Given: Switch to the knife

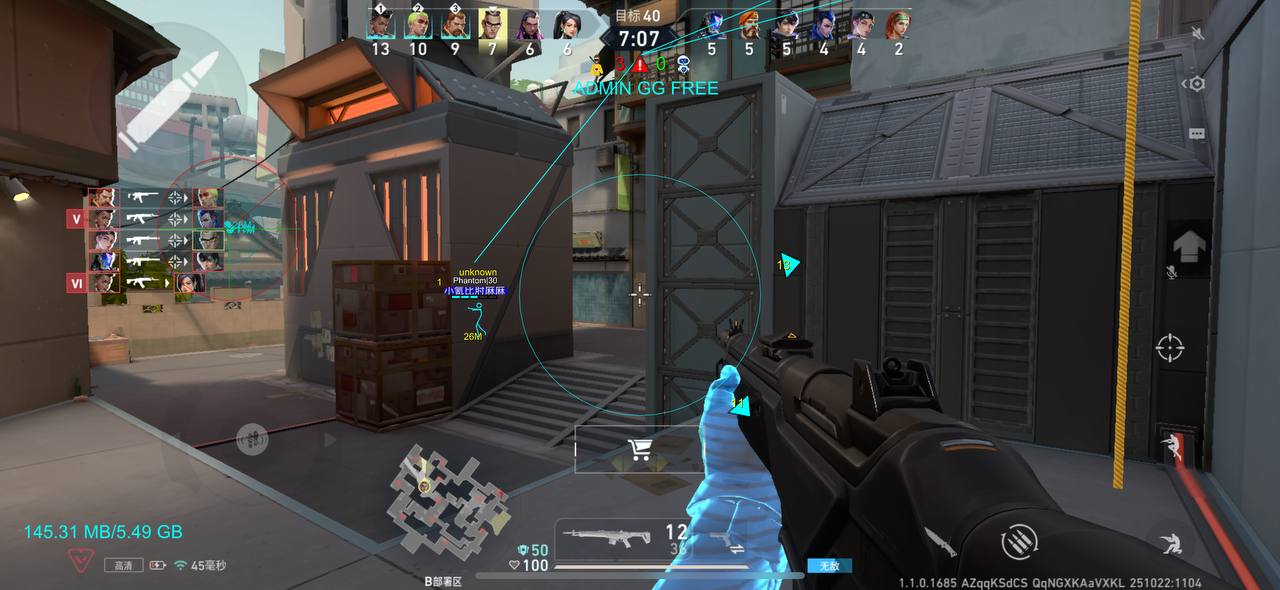Looking at the screenshot, I should 942,542.
